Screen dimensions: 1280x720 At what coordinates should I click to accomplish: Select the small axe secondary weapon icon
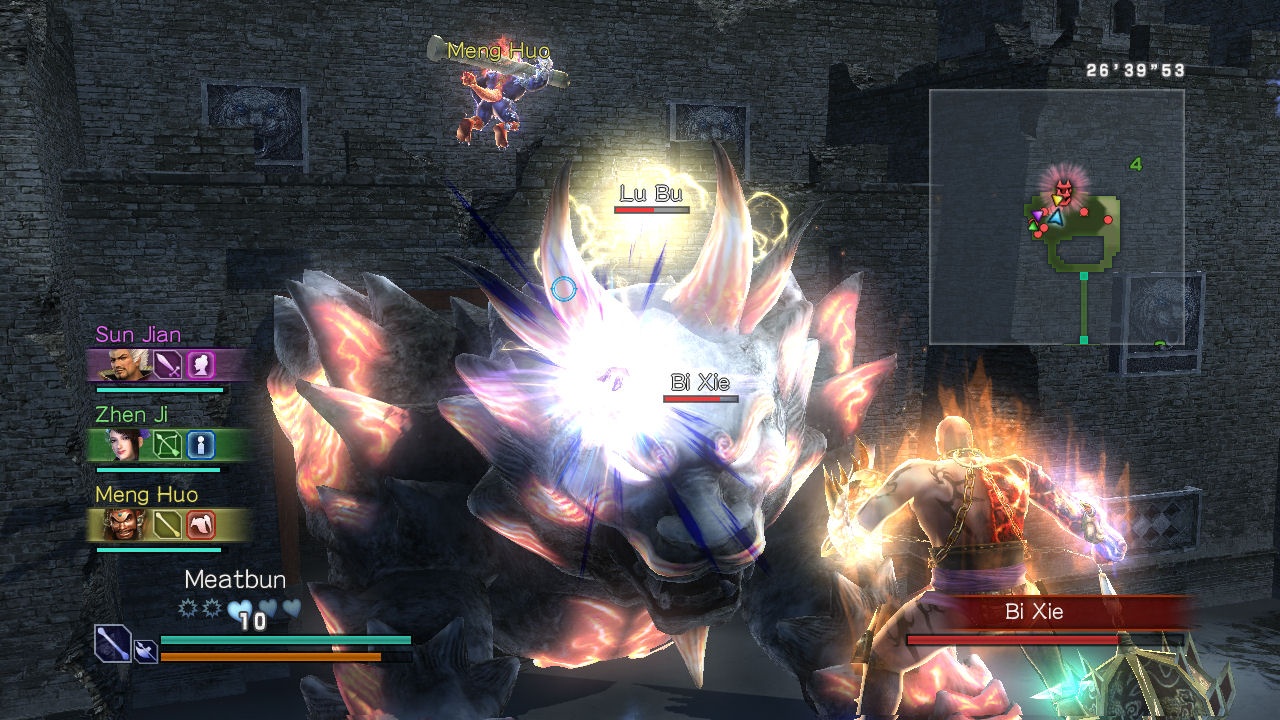145,651
